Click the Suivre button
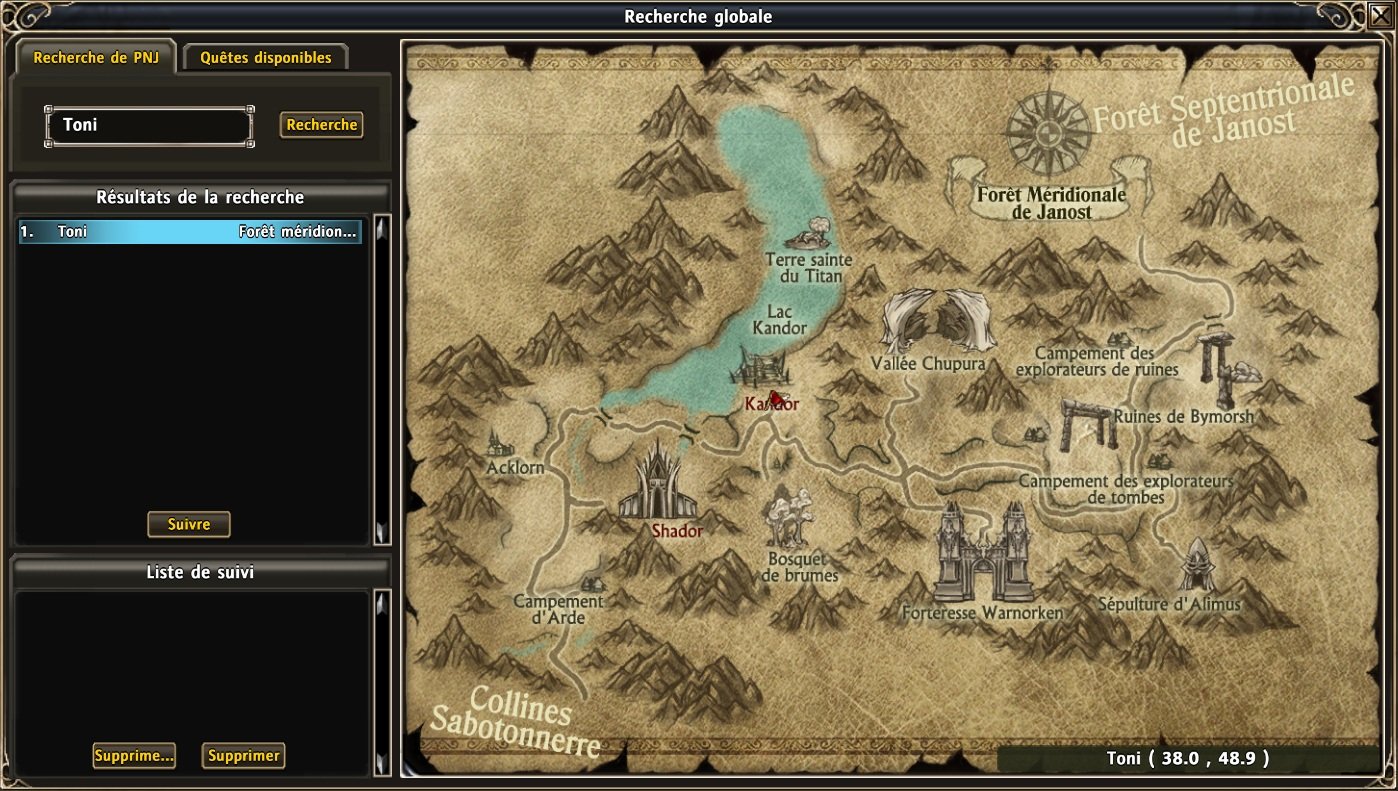1398x791 pixels. pos(189,524)
